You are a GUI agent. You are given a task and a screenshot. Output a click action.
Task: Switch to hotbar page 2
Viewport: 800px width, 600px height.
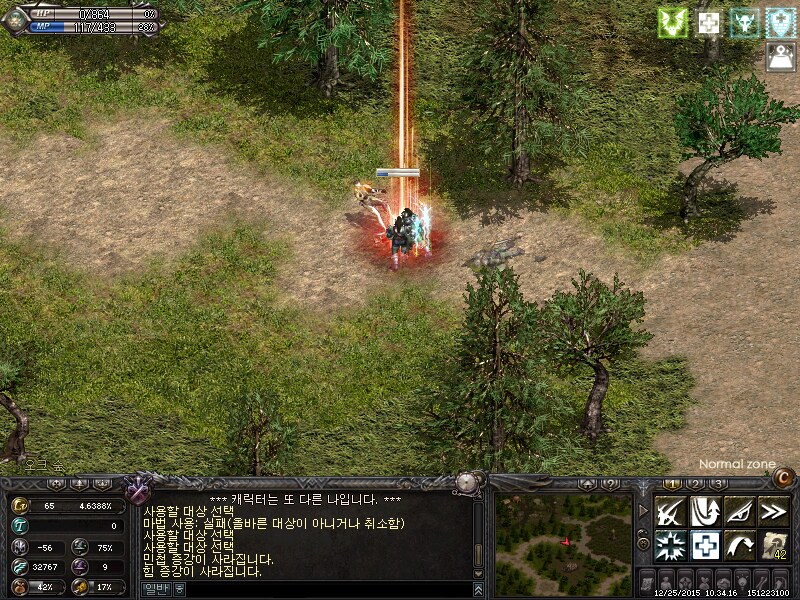coord(693,484)
